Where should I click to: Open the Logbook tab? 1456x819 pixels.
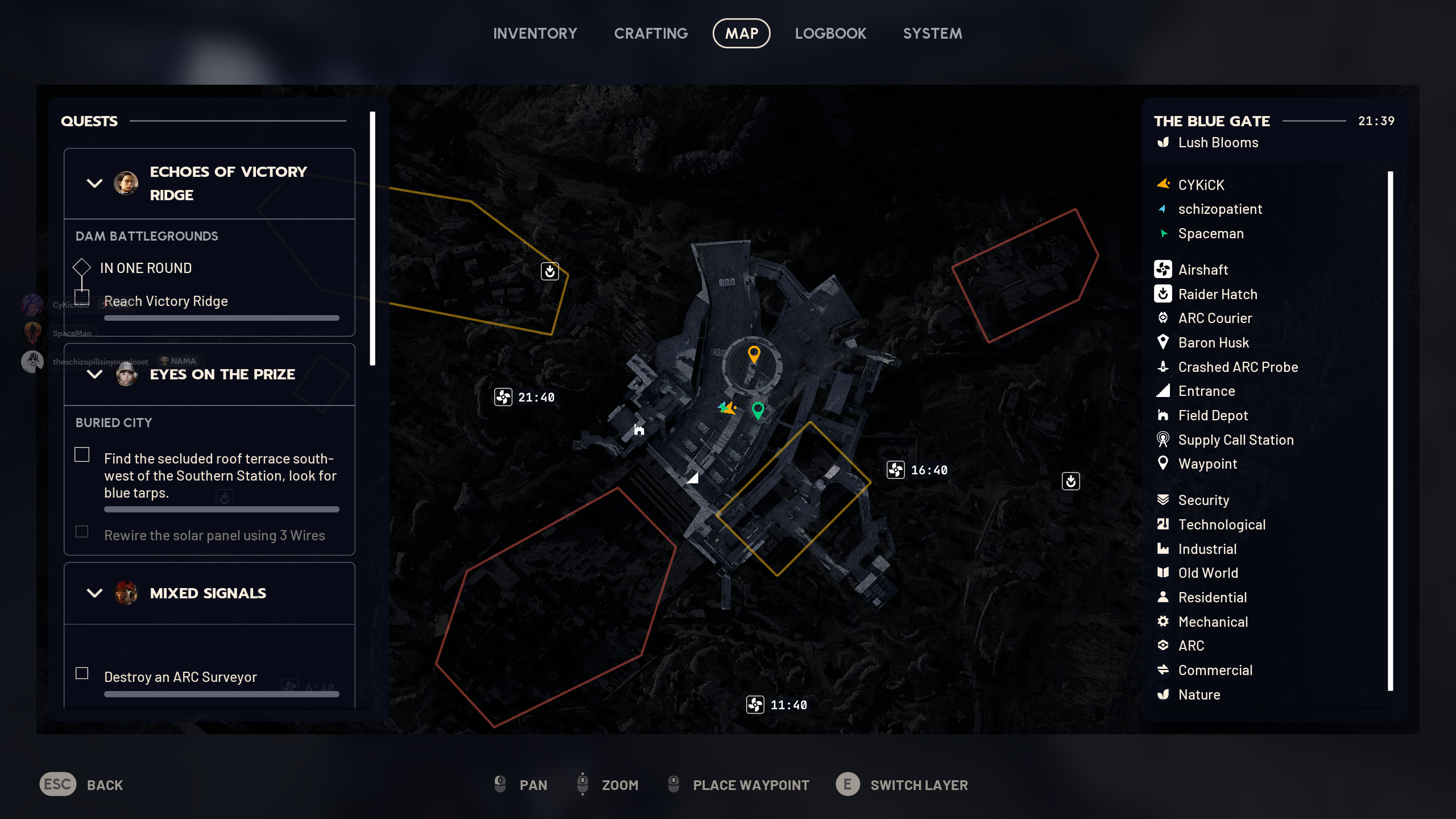830,33
